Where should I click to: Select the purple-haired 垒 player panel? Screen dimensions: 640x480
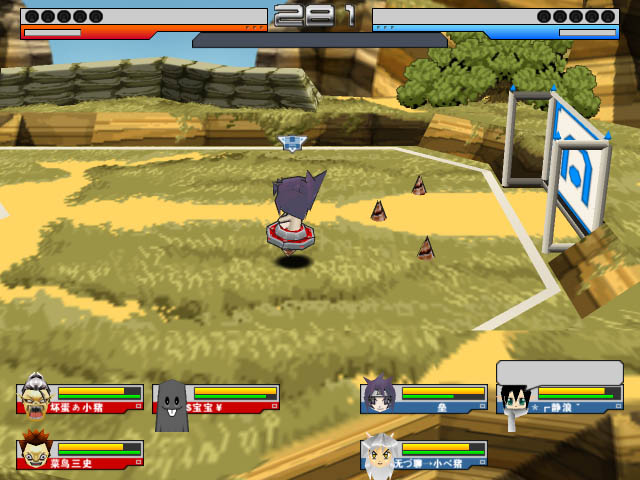click(426, 398)
